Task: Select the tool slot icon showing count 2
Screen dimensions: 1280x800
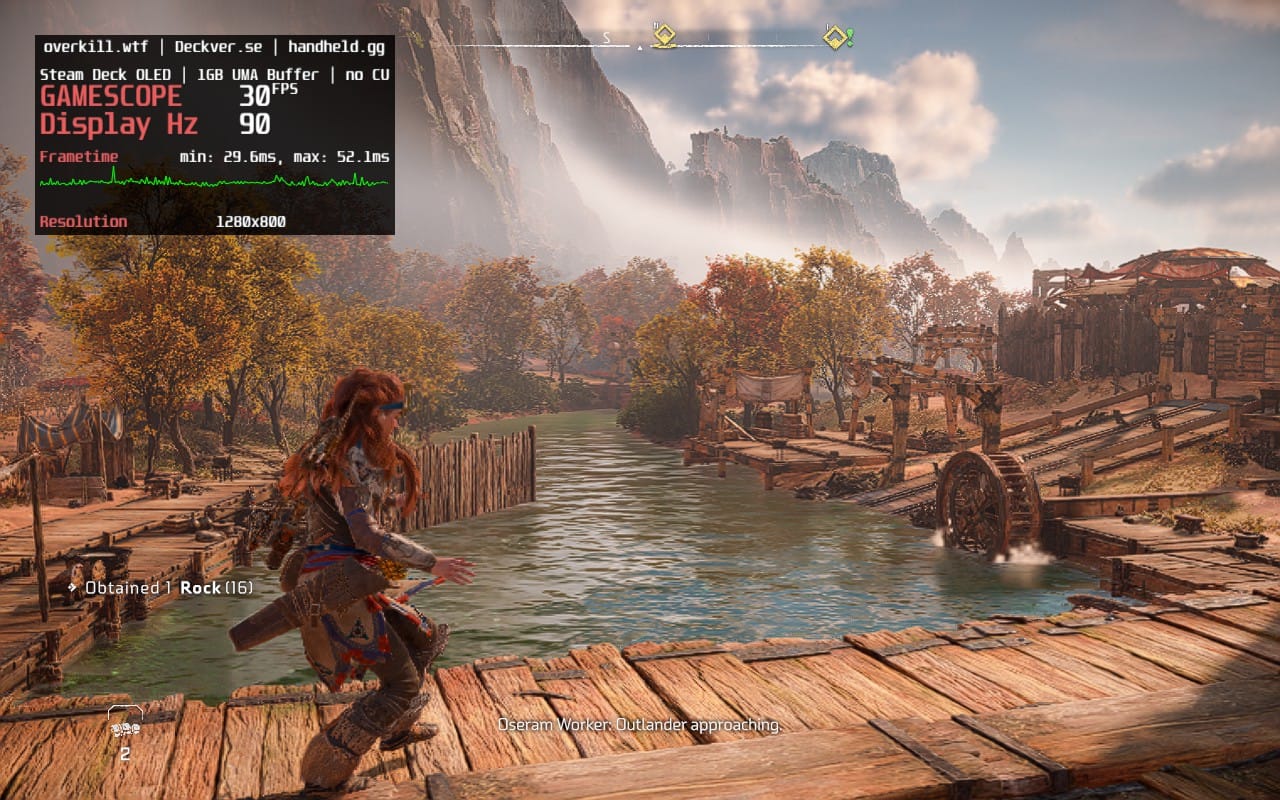Action: [x=125, y=730]
